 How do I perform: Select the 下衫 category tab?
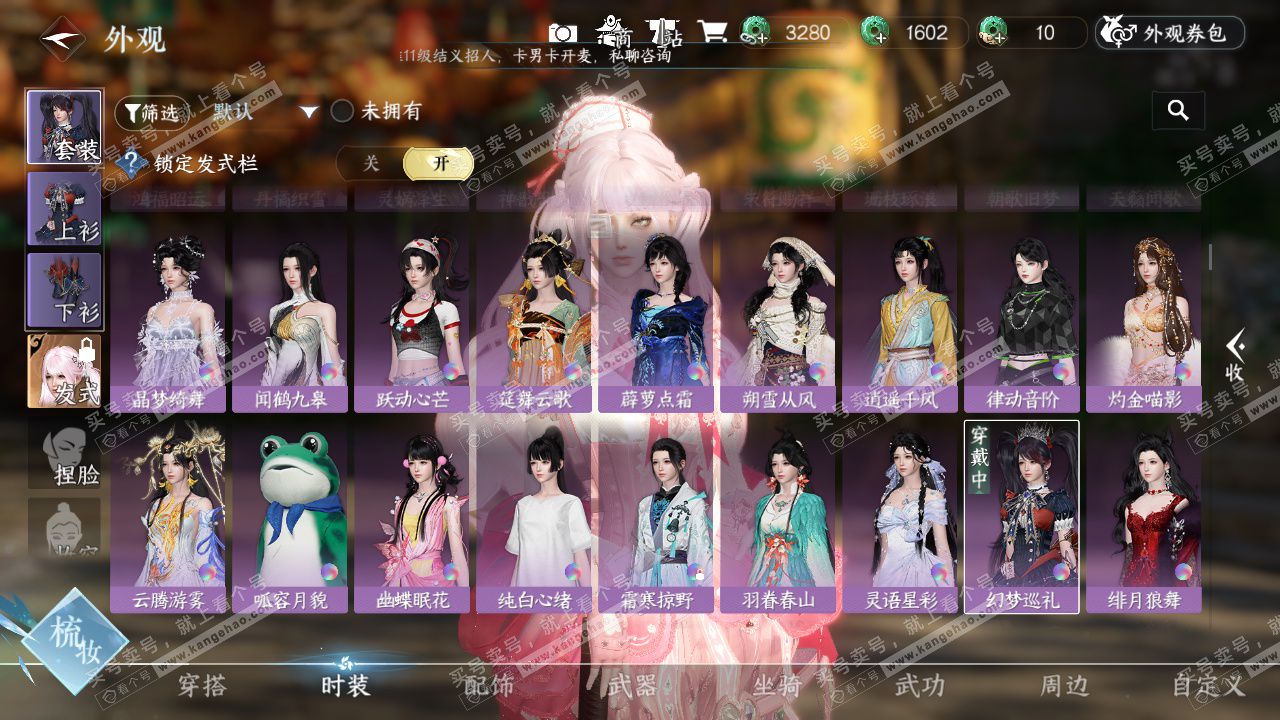65,290
